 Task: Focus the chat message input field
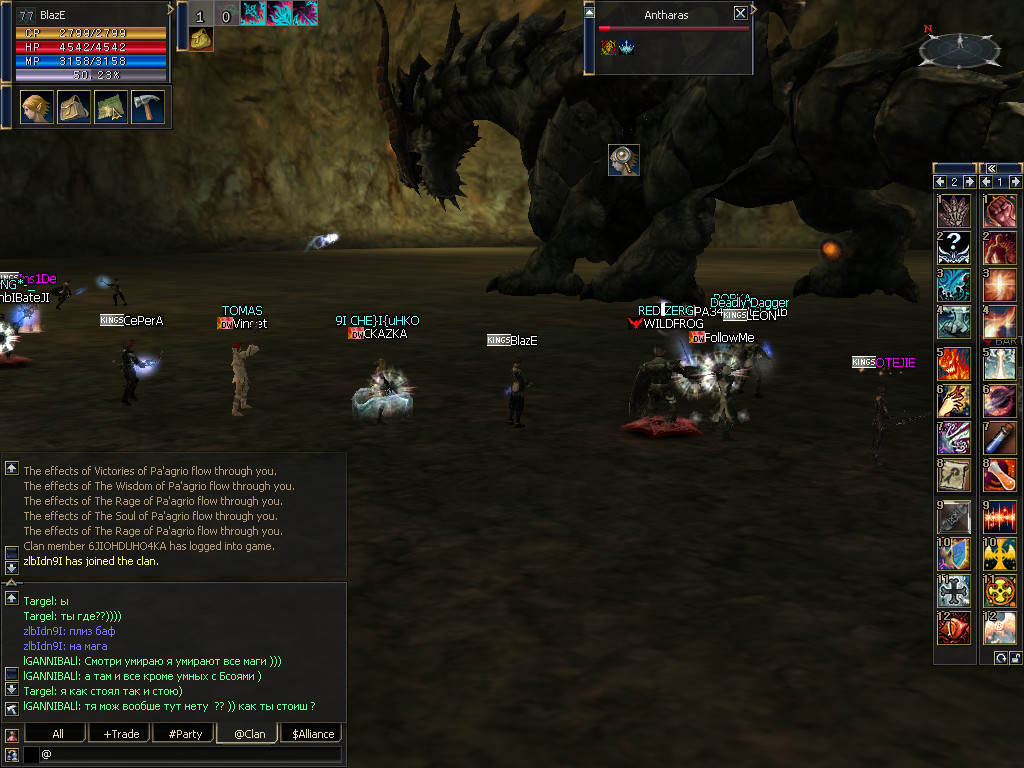190,754
